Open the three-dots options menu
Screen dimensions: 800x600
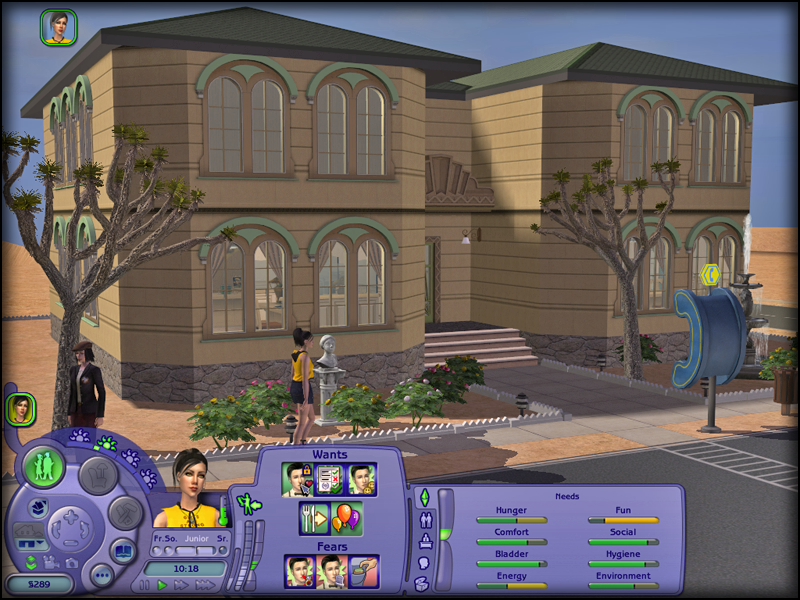(101, 575)
